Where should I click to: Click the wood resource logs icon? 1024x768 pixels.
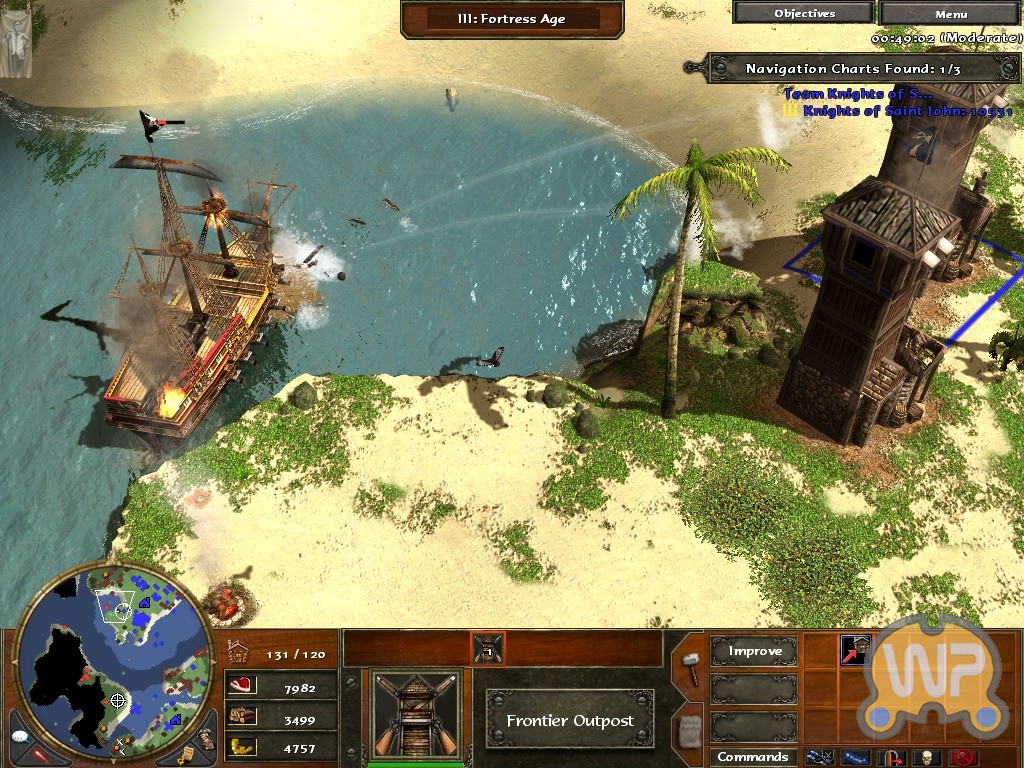point(243,717)
